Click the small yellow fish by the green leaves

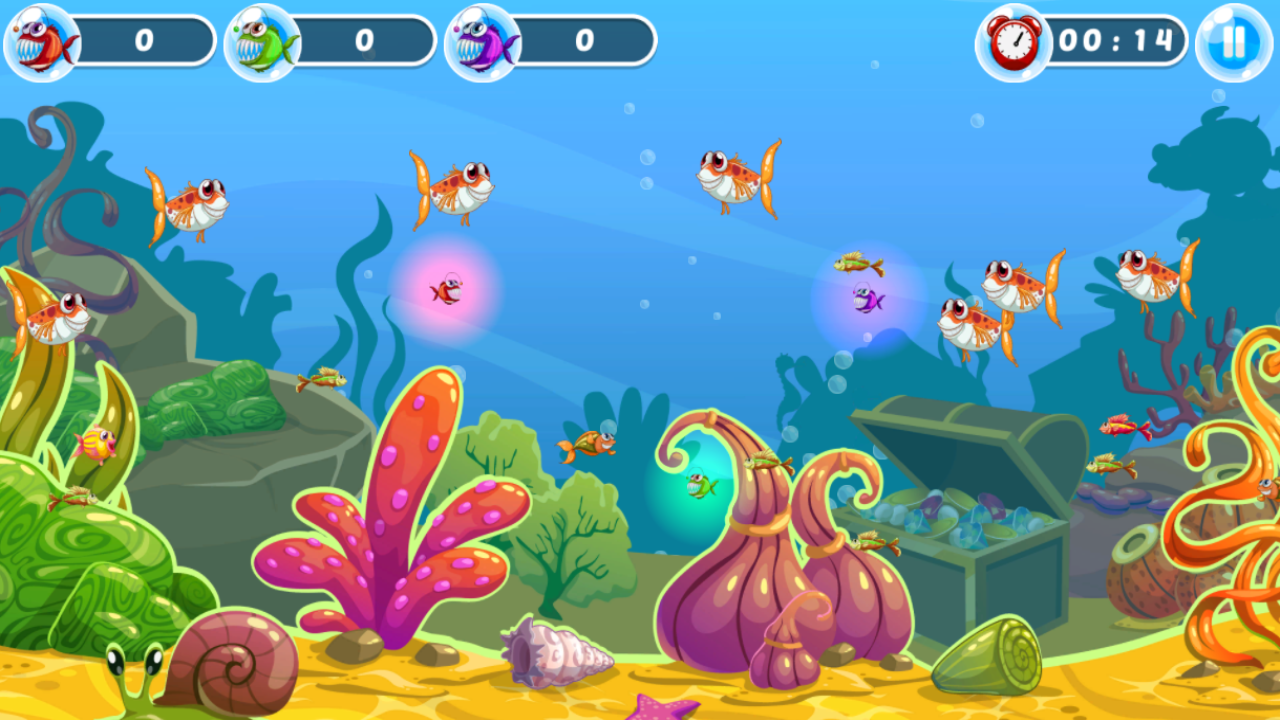point(97,444)
